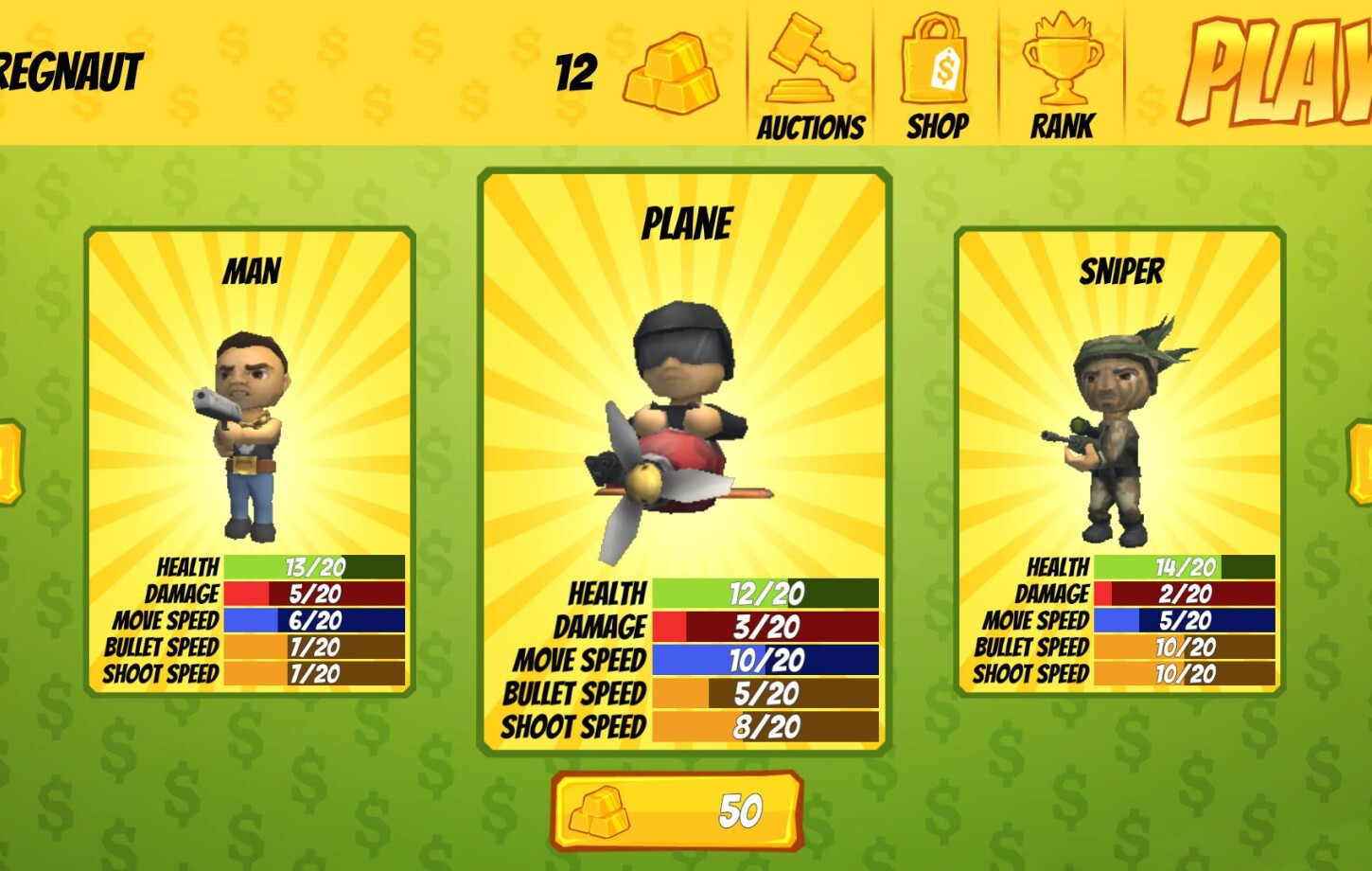
Task: Click the AUCTIONS label text
Action: (811, 128)
